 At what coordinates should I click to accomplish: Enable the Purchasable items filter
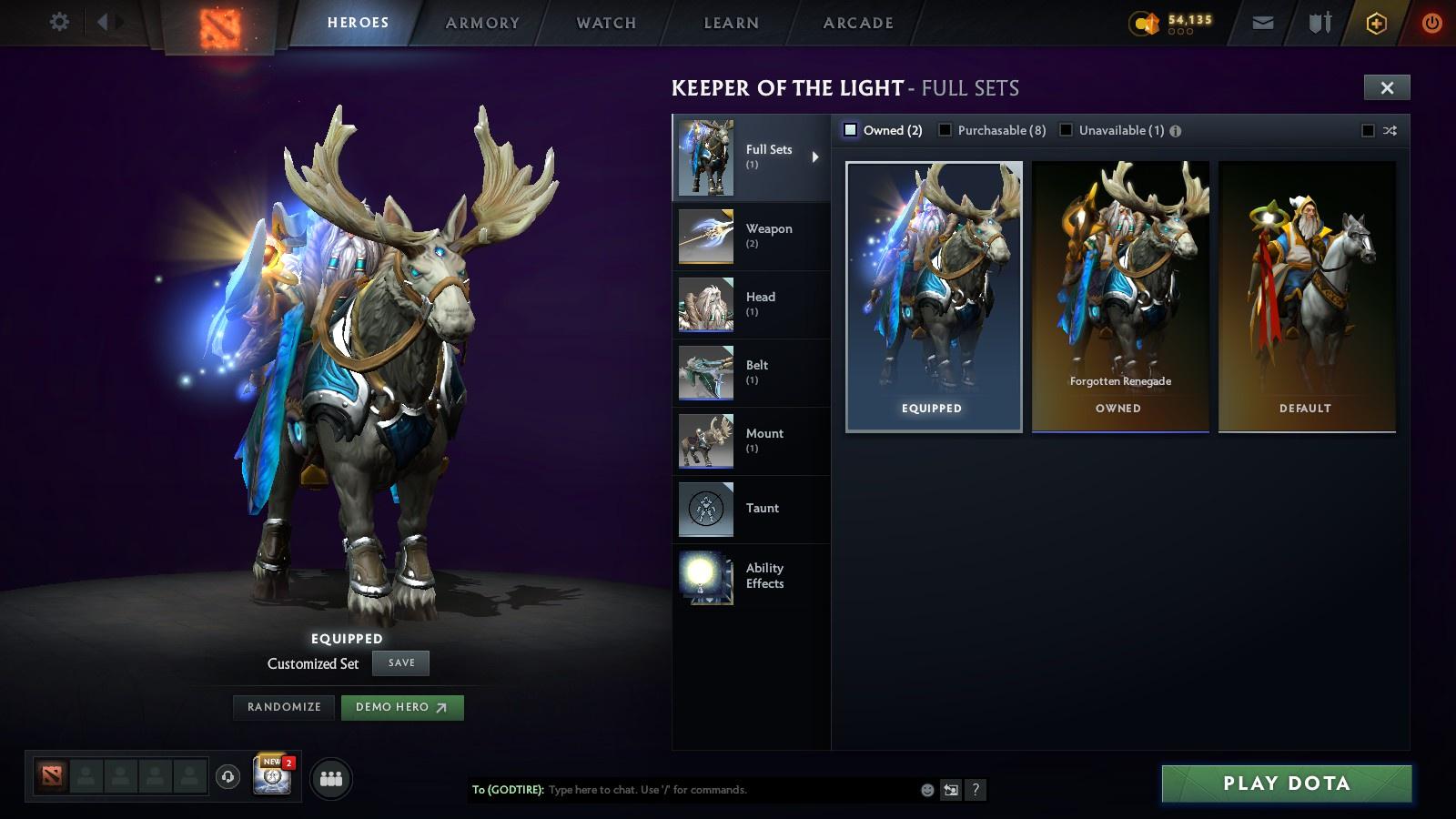click(x=946, y=130)
